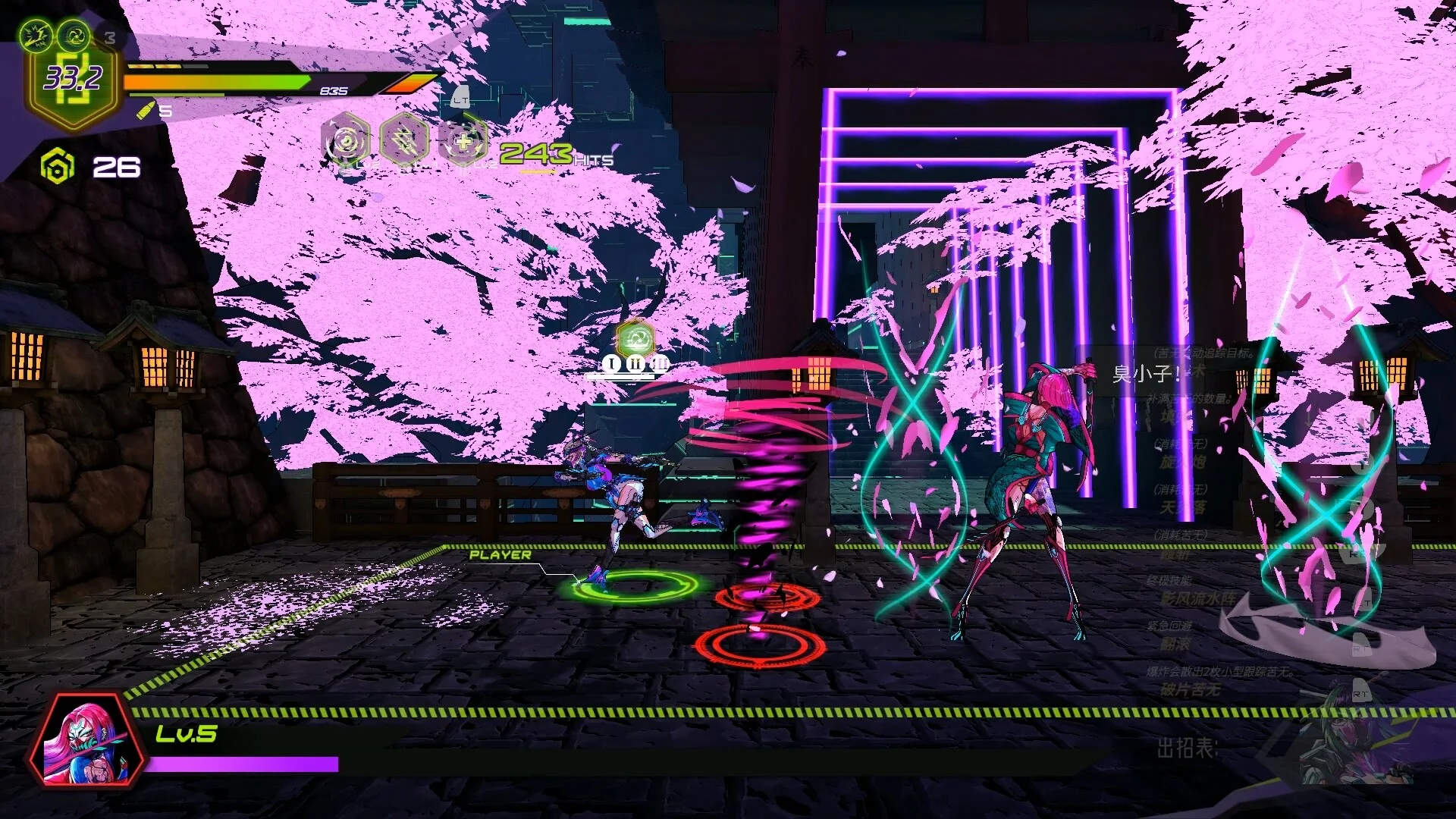Select the 影风流水阵 ultimate skill entry
Screen dimensions: 1456x819
click(1197, 598)
